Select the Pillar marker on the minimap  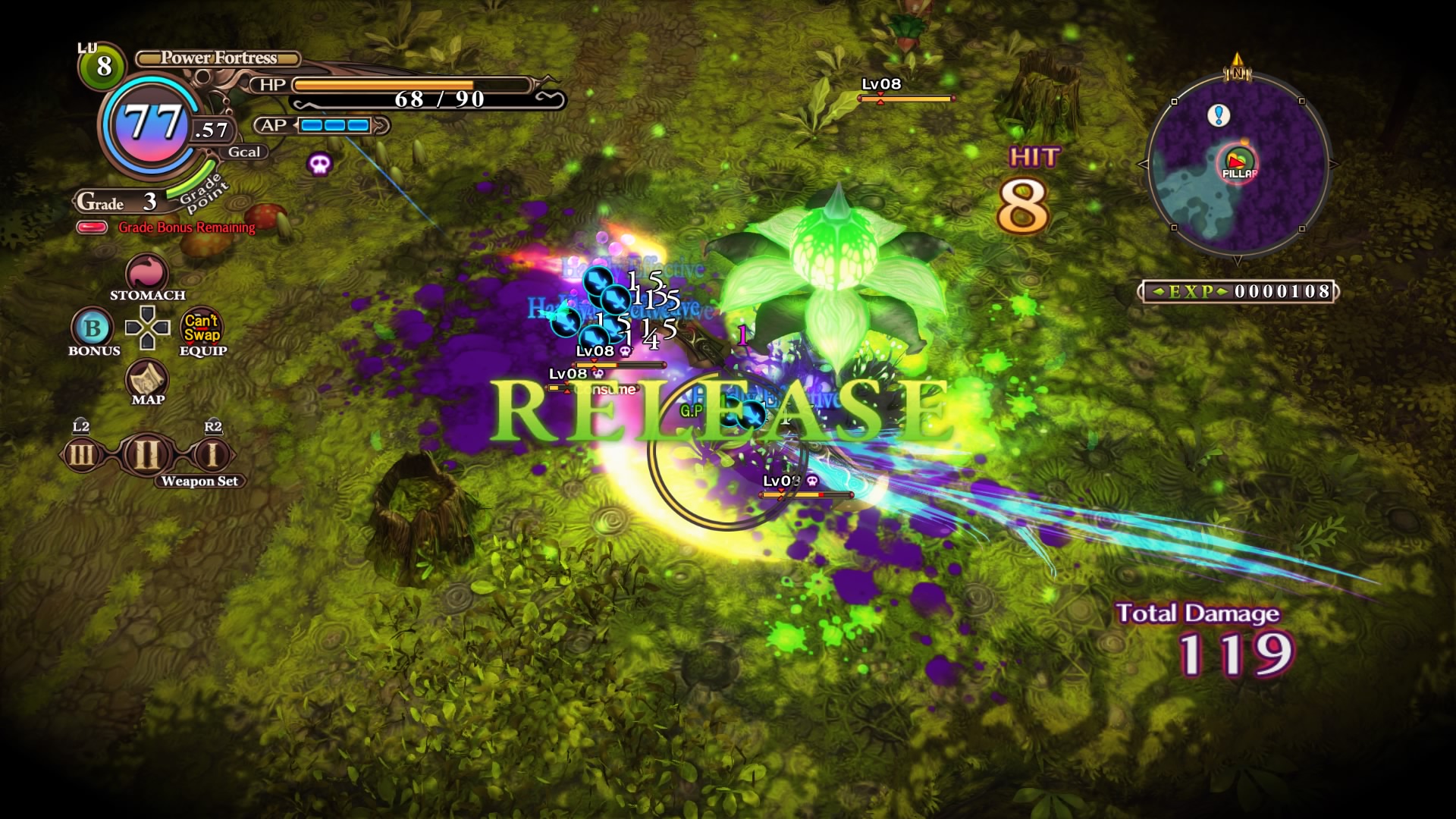(x=1238, y=162)
